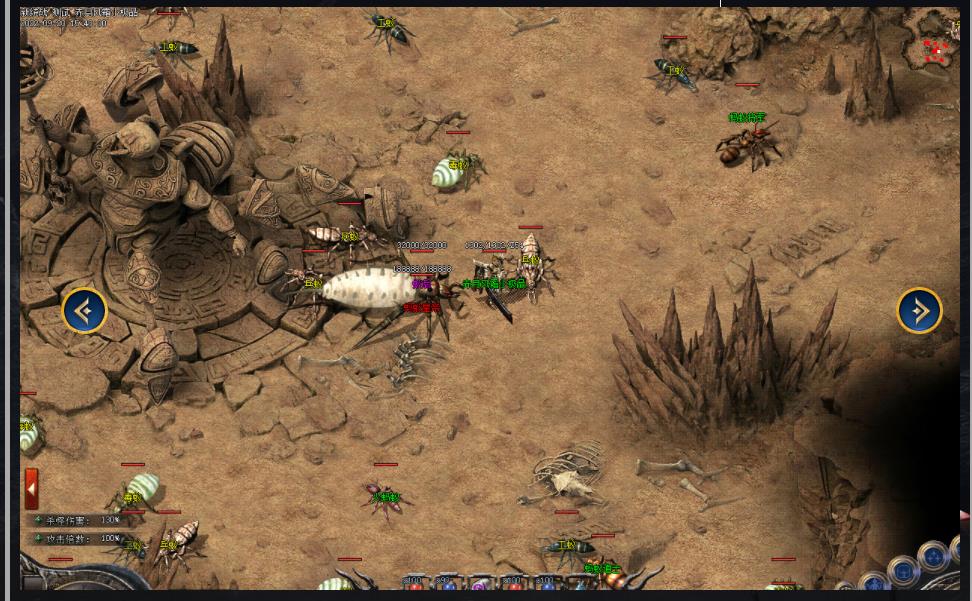The height and width of the screenshot is (601, 972).
Task: Click the left blue arrow button
Action: [85, 311]
